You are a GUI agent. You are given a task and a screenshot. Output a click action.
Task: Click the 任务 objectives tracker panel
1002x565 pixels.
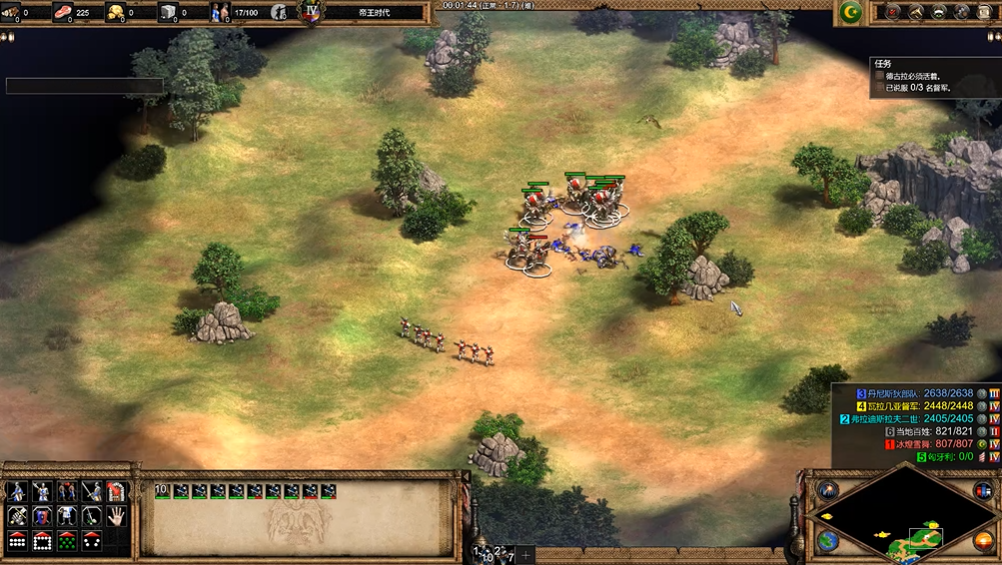pos(930,76)
